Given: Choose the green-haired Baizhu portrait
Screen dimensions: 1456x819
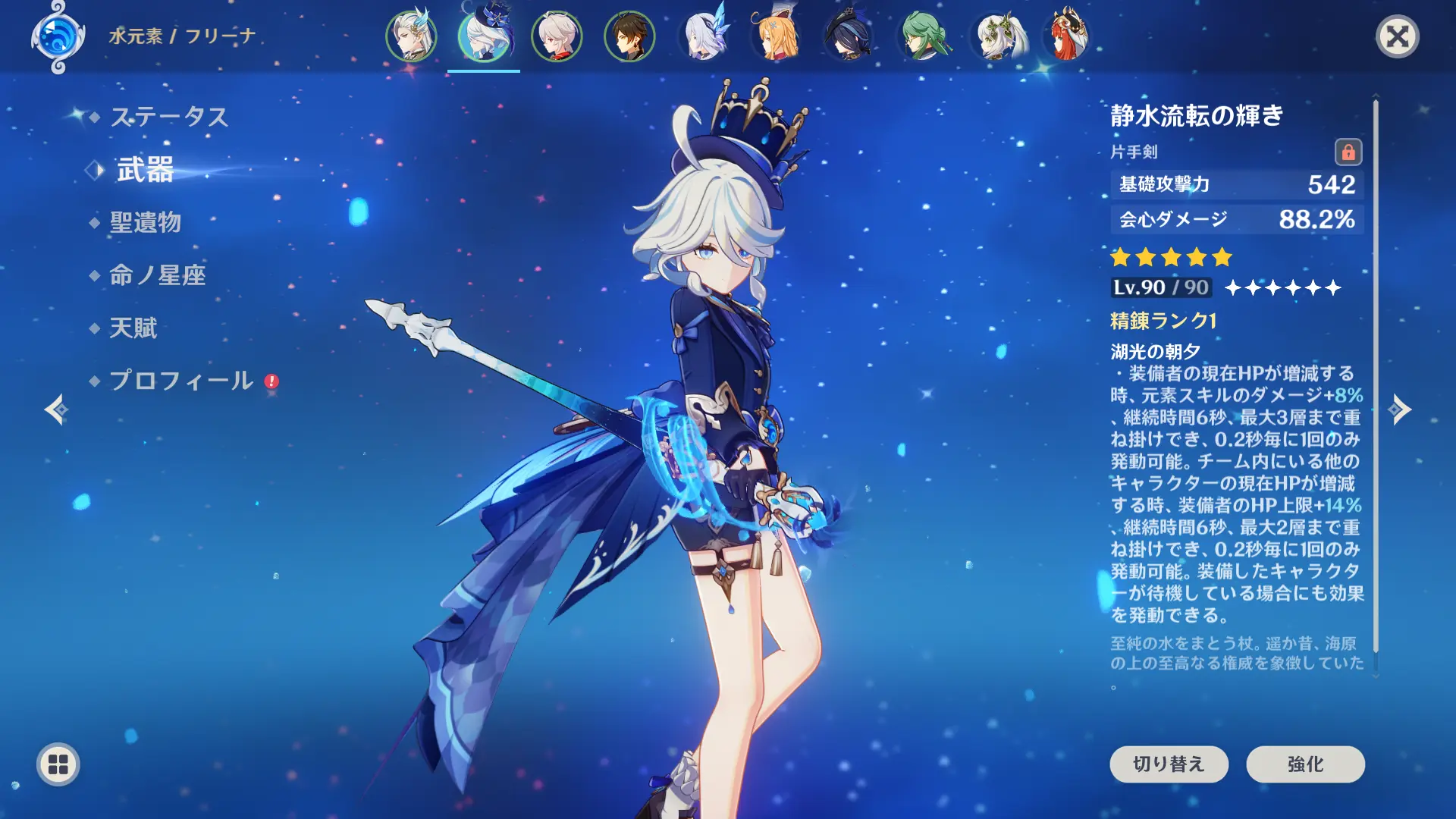Looking at the screenshot, I should coord(923,36).
